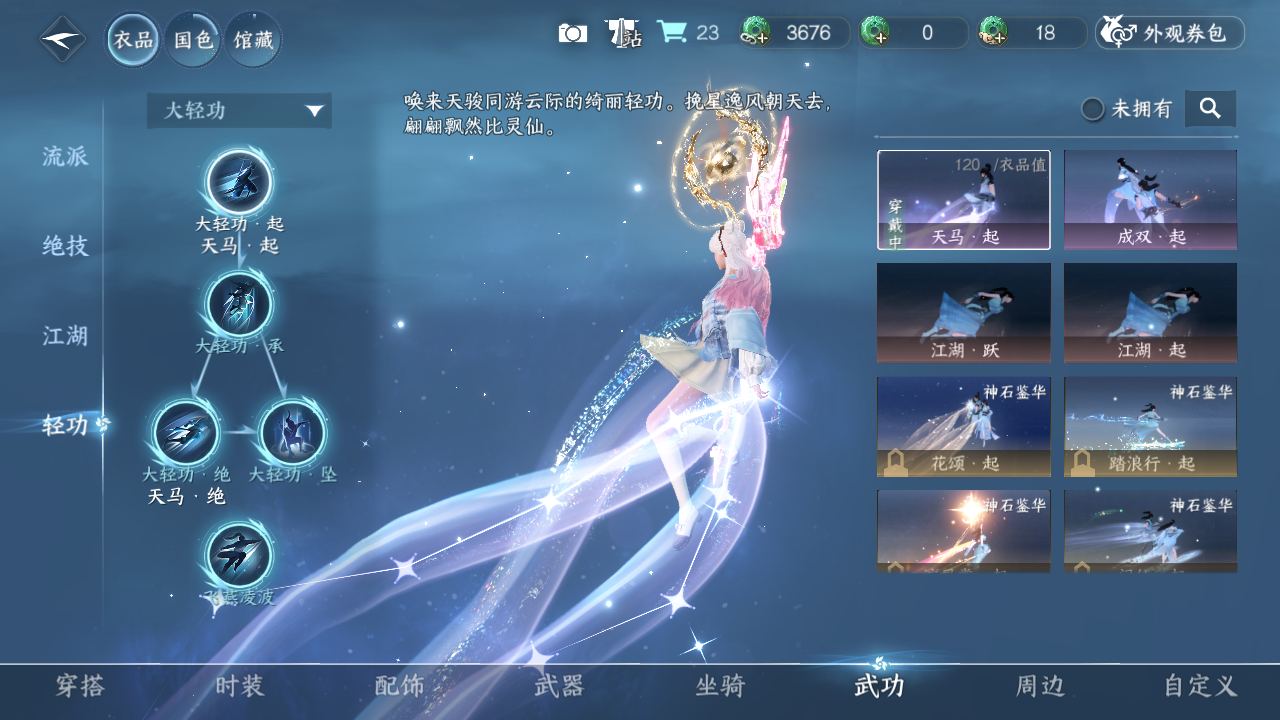Select the locked 花颂·起 thumbnail
The image size is (1280, 720).
point(964,427)
